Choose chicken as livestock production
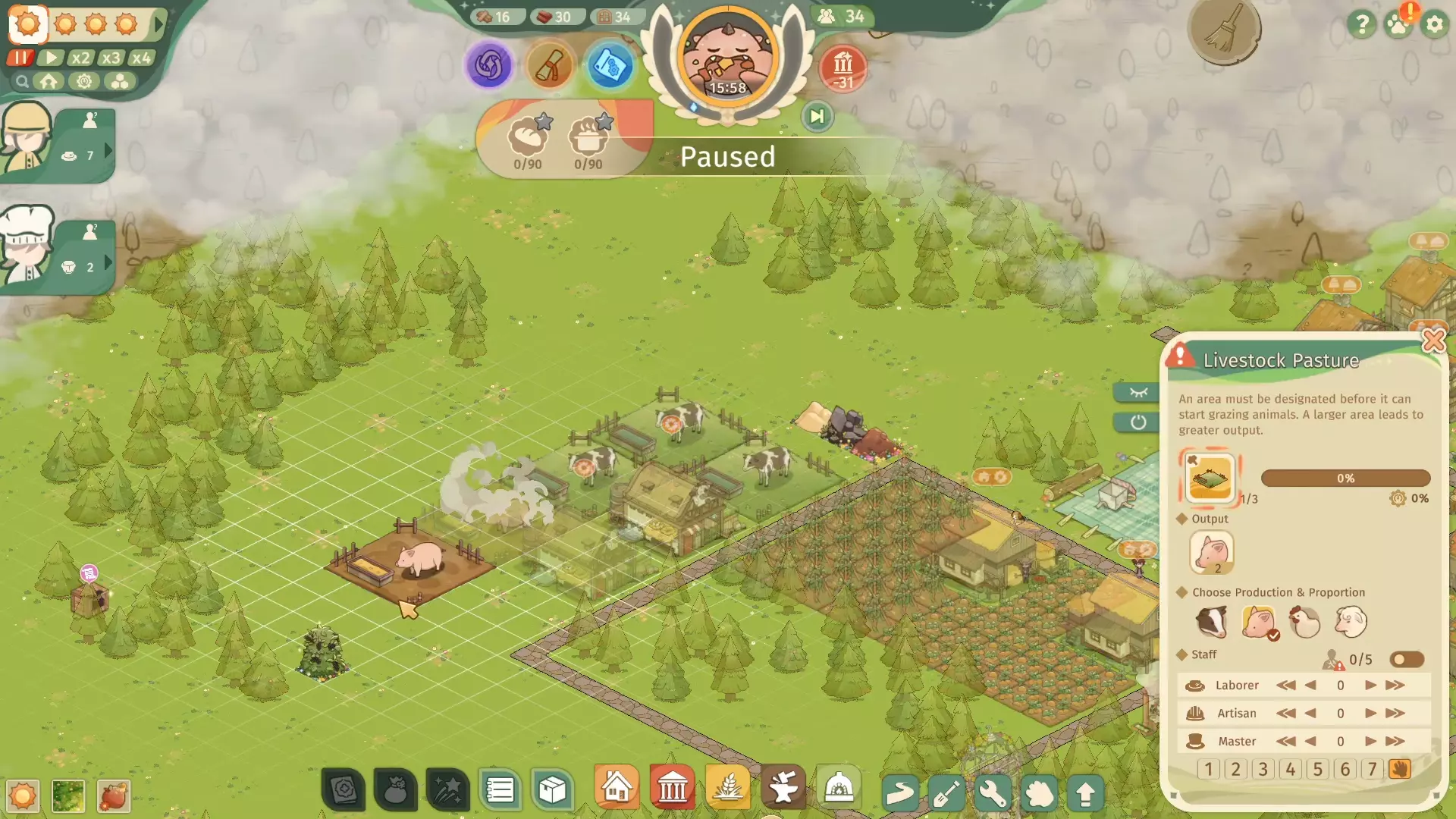Screen dimensions: 1456x819 [1304, 622]
